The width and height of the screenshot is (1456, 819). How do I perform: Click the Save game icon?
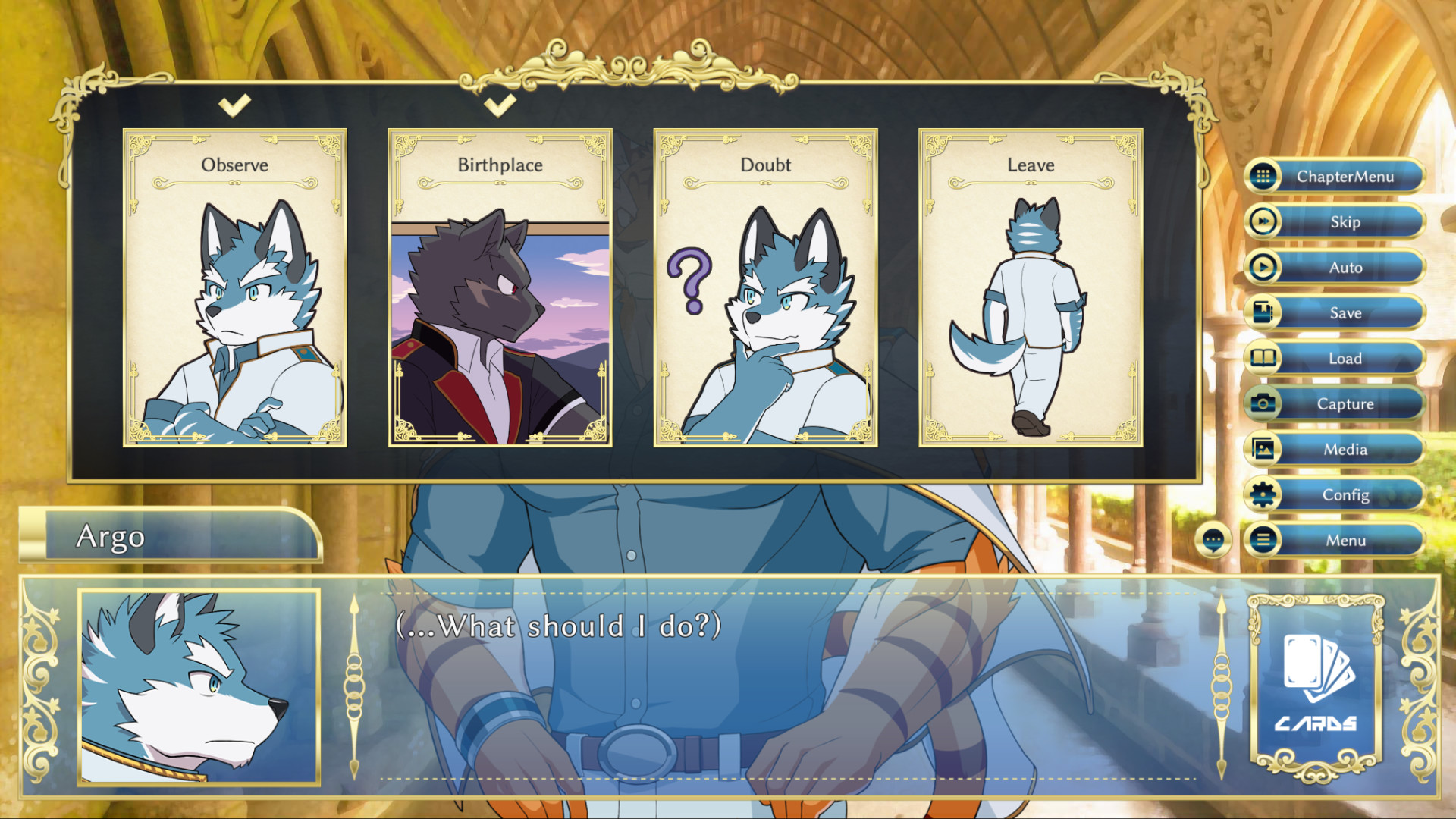(1263, 312)
